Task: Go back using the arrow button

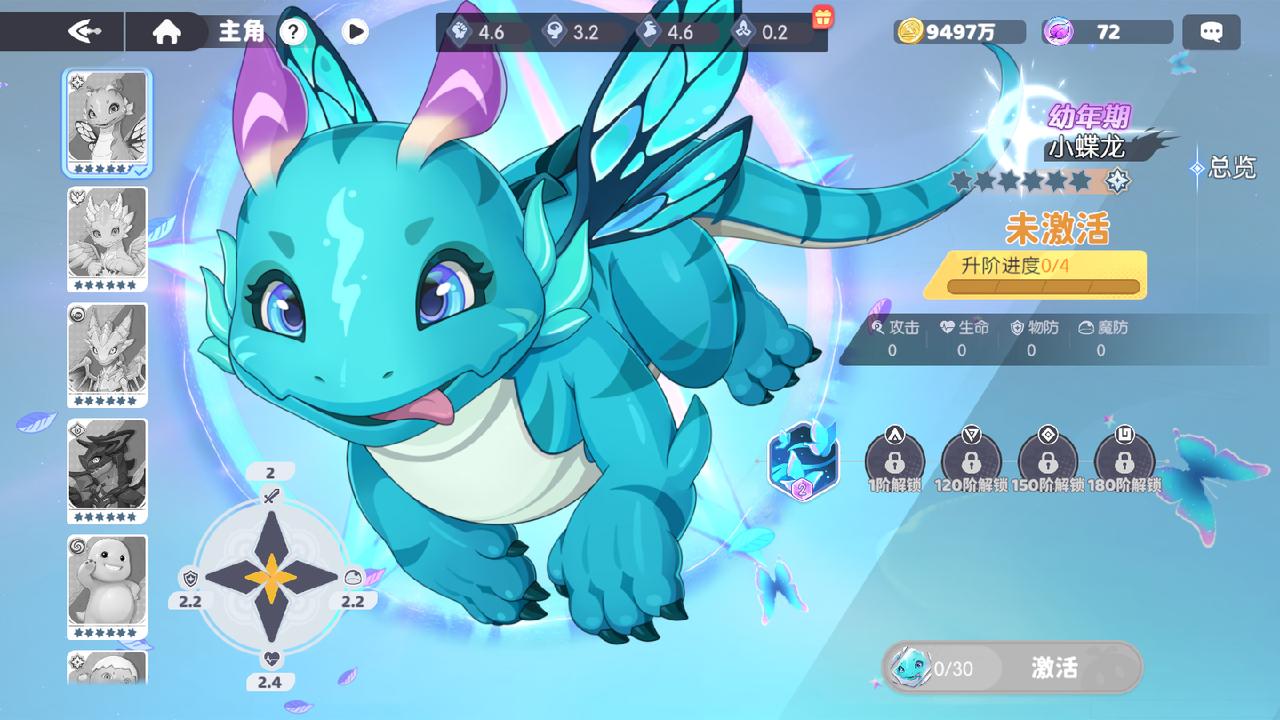Action: 84,31
